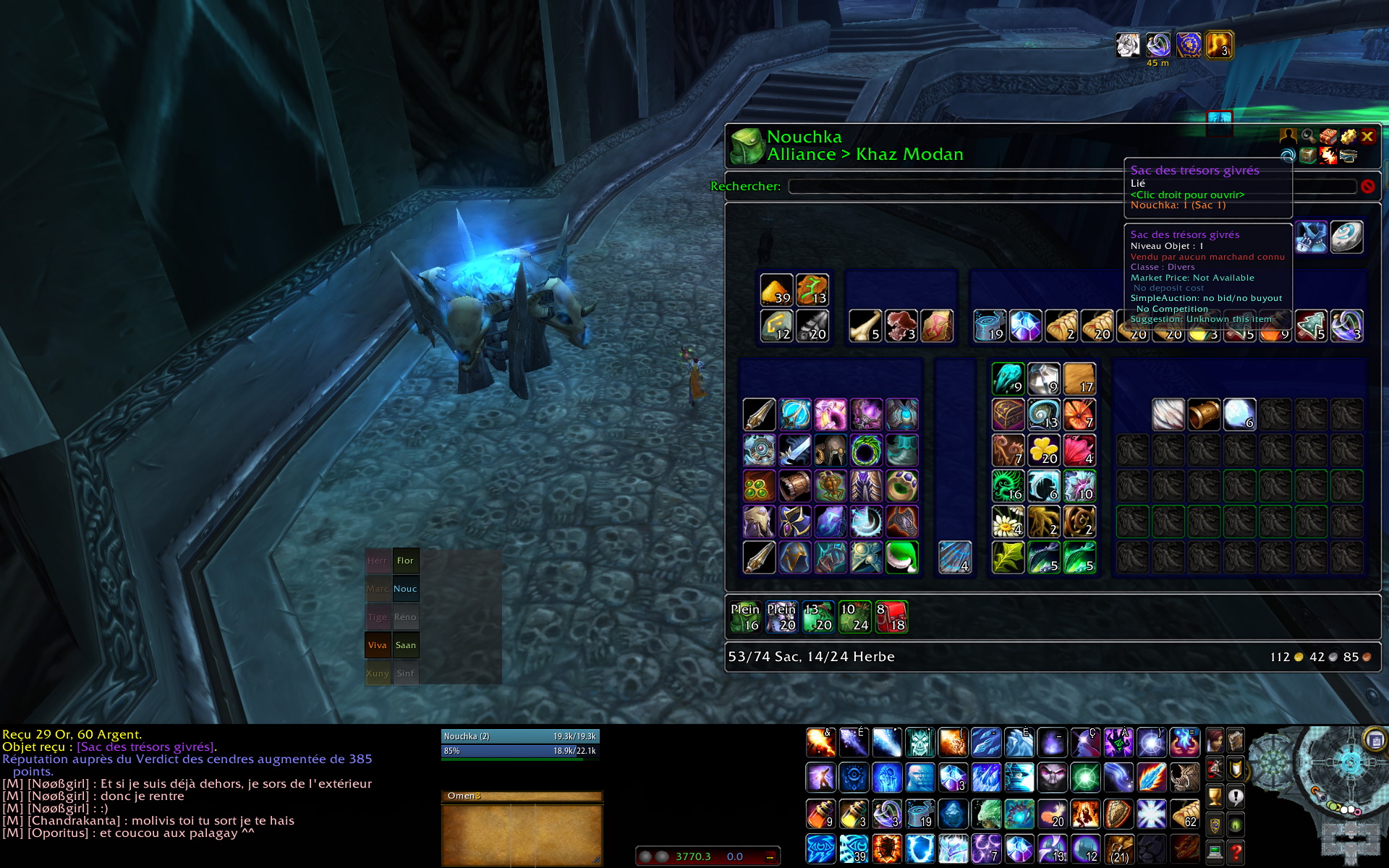Open the red question mark help button

point(1236,854)
